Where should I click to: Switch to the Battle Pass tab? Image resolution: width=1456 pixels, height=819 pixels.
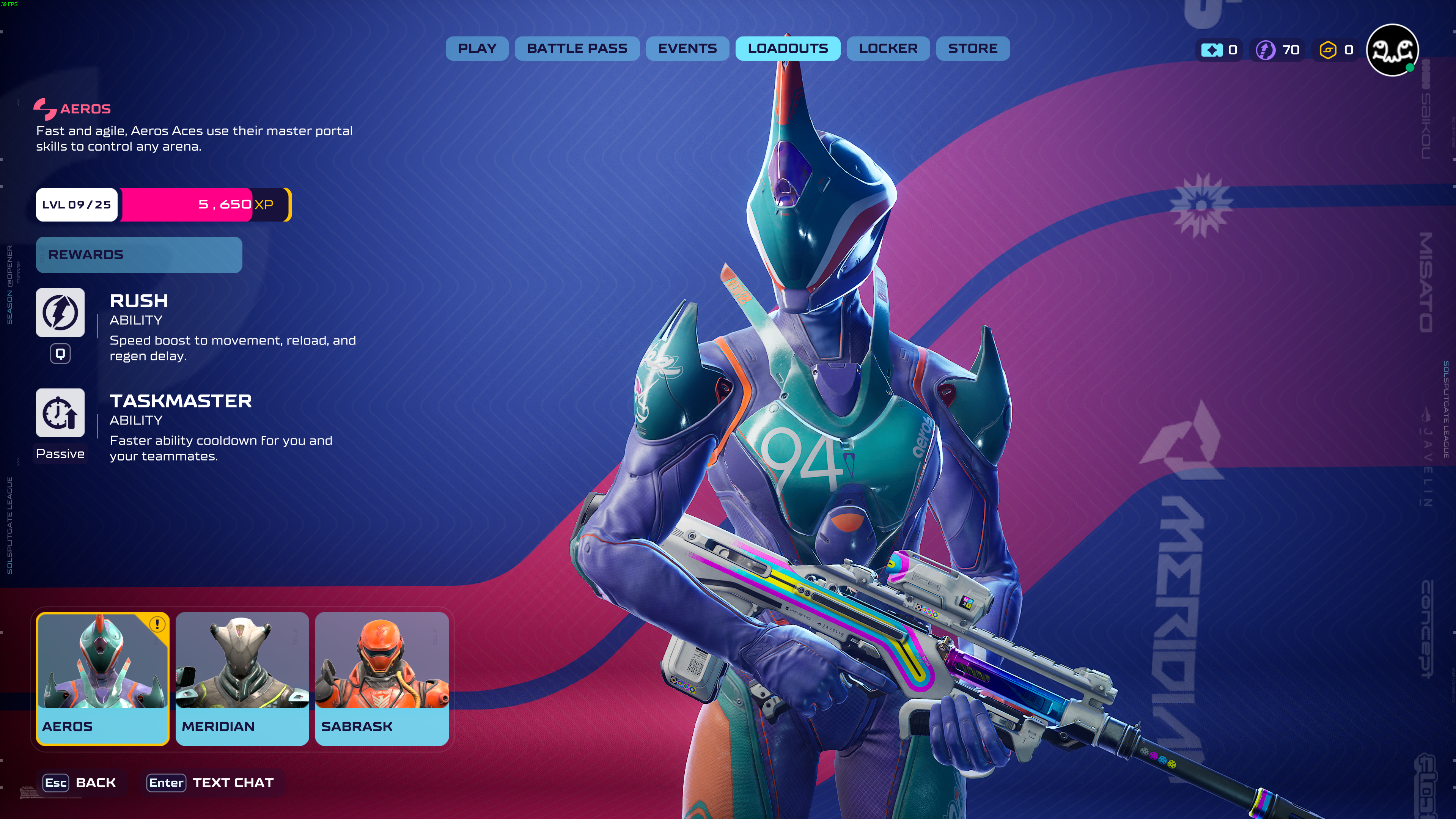click(x=577, y=49)
